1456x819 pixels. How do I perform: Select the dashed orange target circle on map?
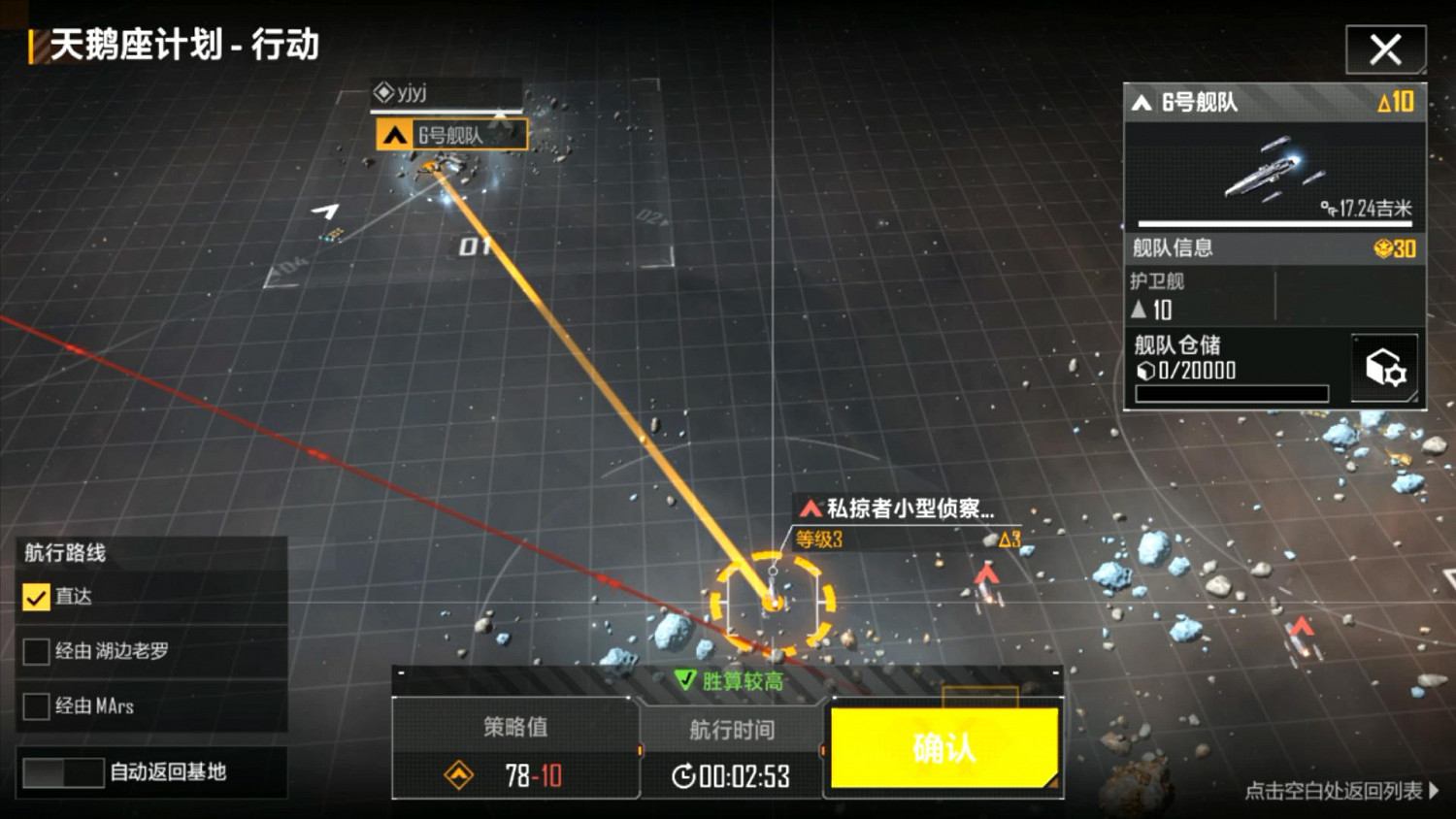click(772, 602)
